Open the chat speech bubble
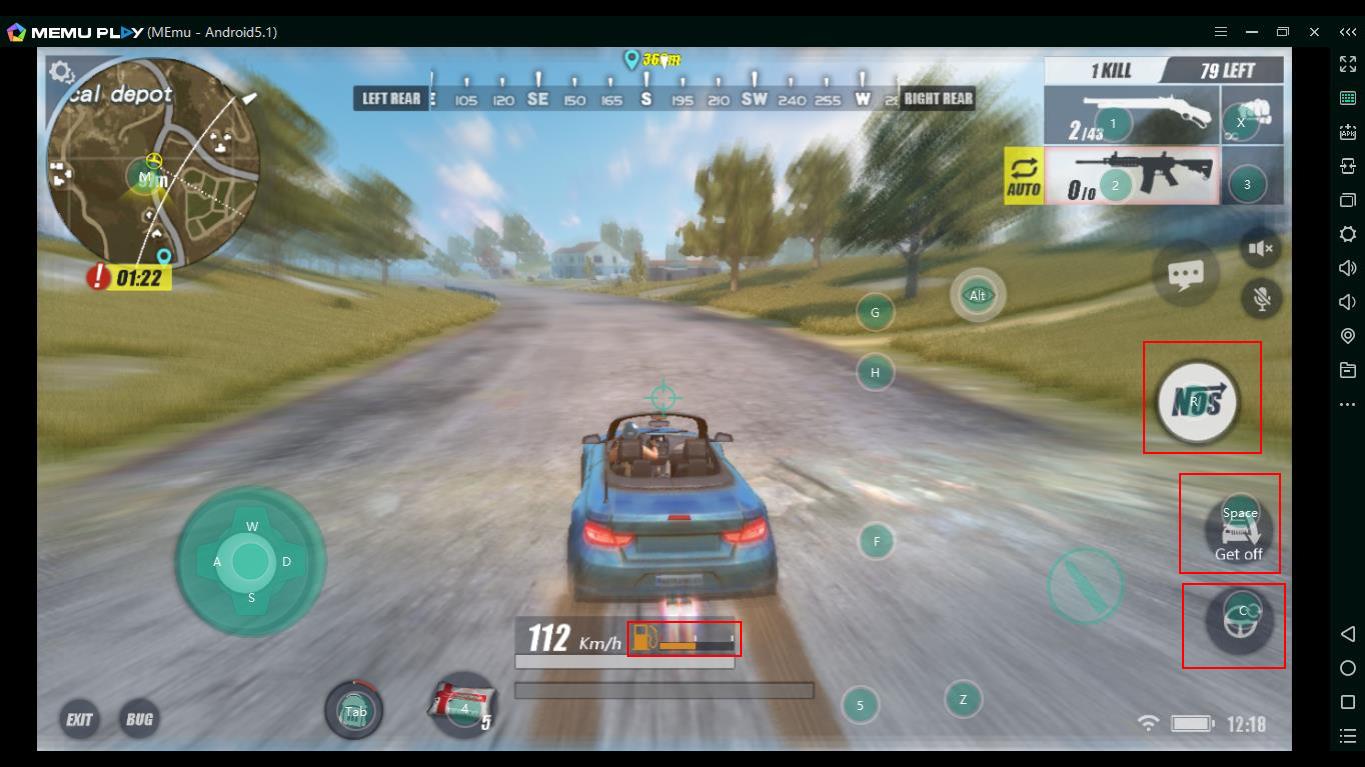The image size is (1365, 767). tap(1186, 275)
